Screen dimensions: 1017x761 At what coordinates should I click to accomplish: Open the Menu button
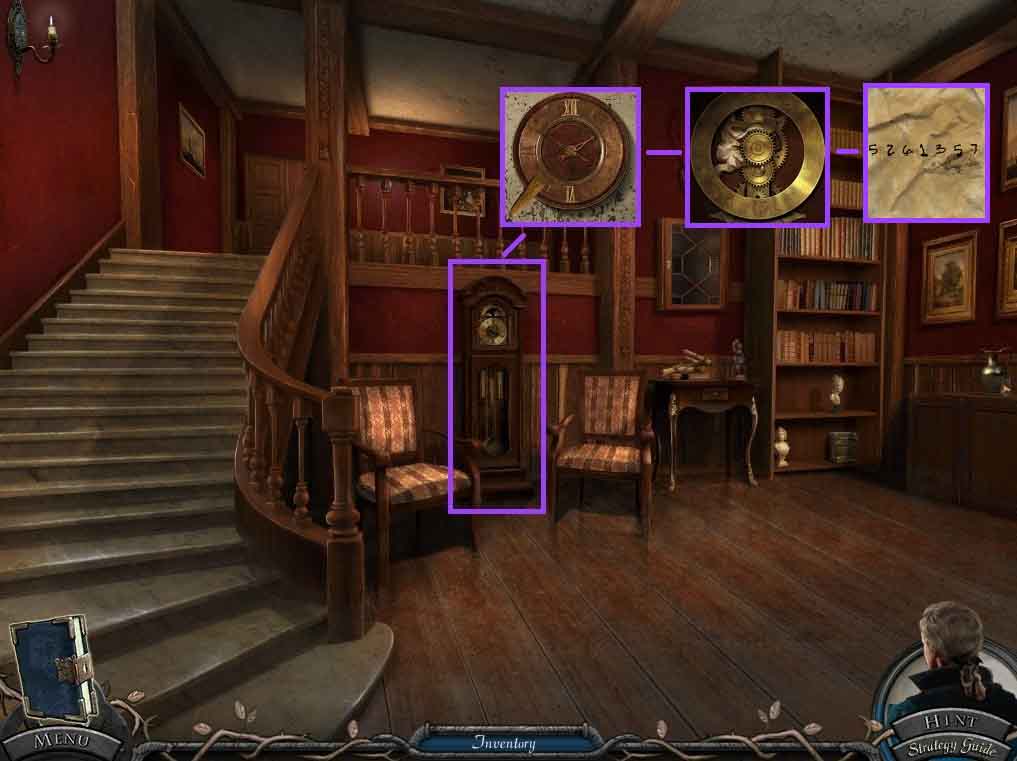tap(60, 741)
